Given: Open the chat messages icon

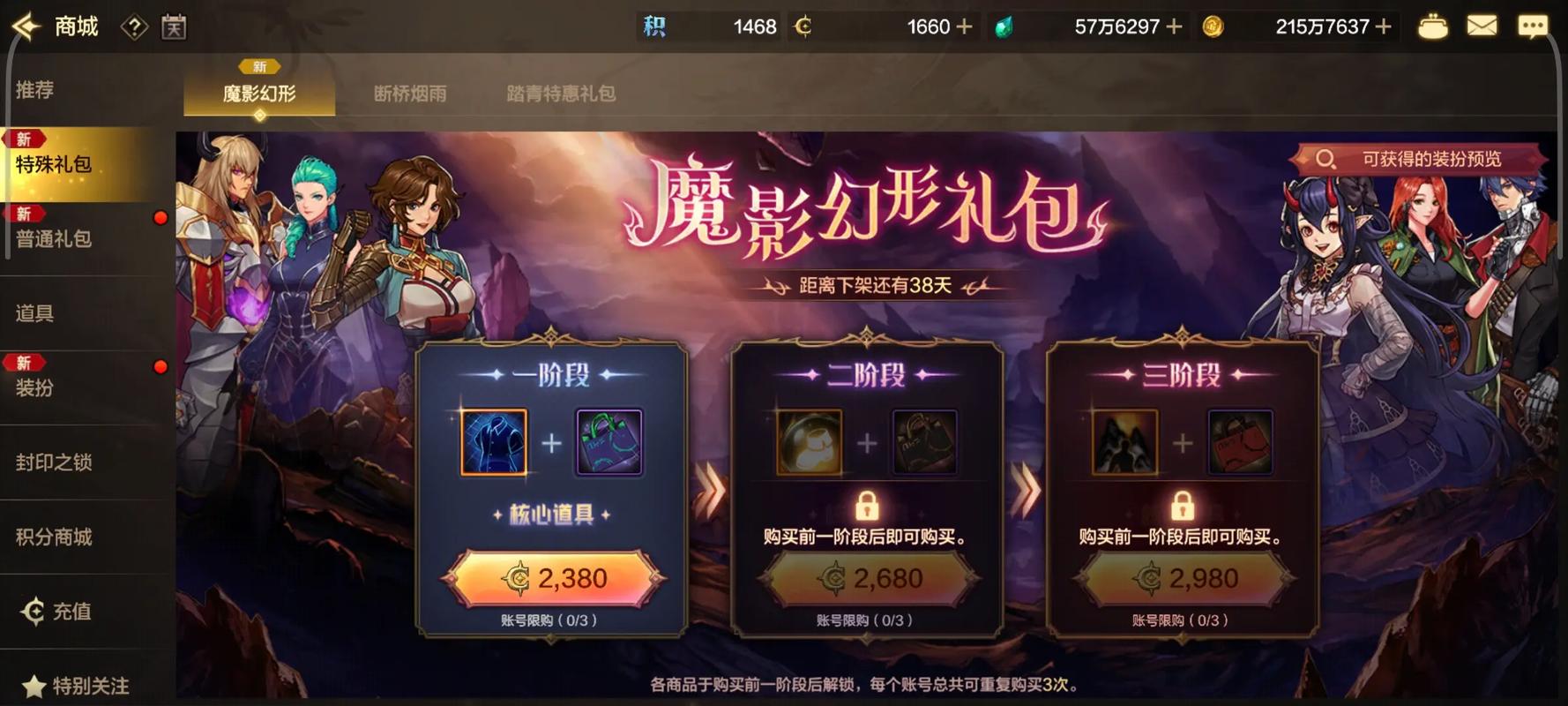Looking at the screenshot, I should pyautogui.click(x=1534, y=26).
